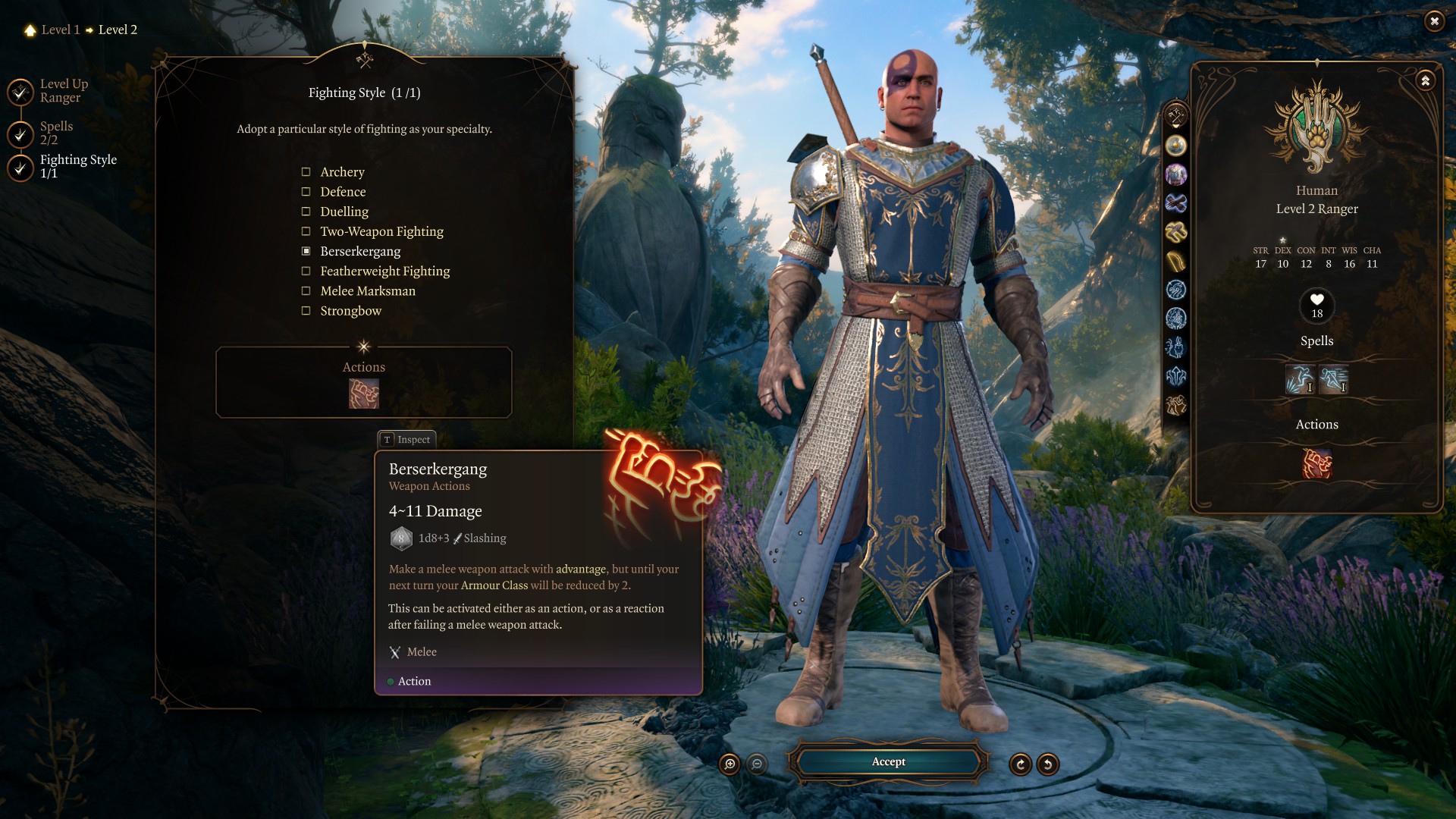Accept the level up choices

click(888, 762)
